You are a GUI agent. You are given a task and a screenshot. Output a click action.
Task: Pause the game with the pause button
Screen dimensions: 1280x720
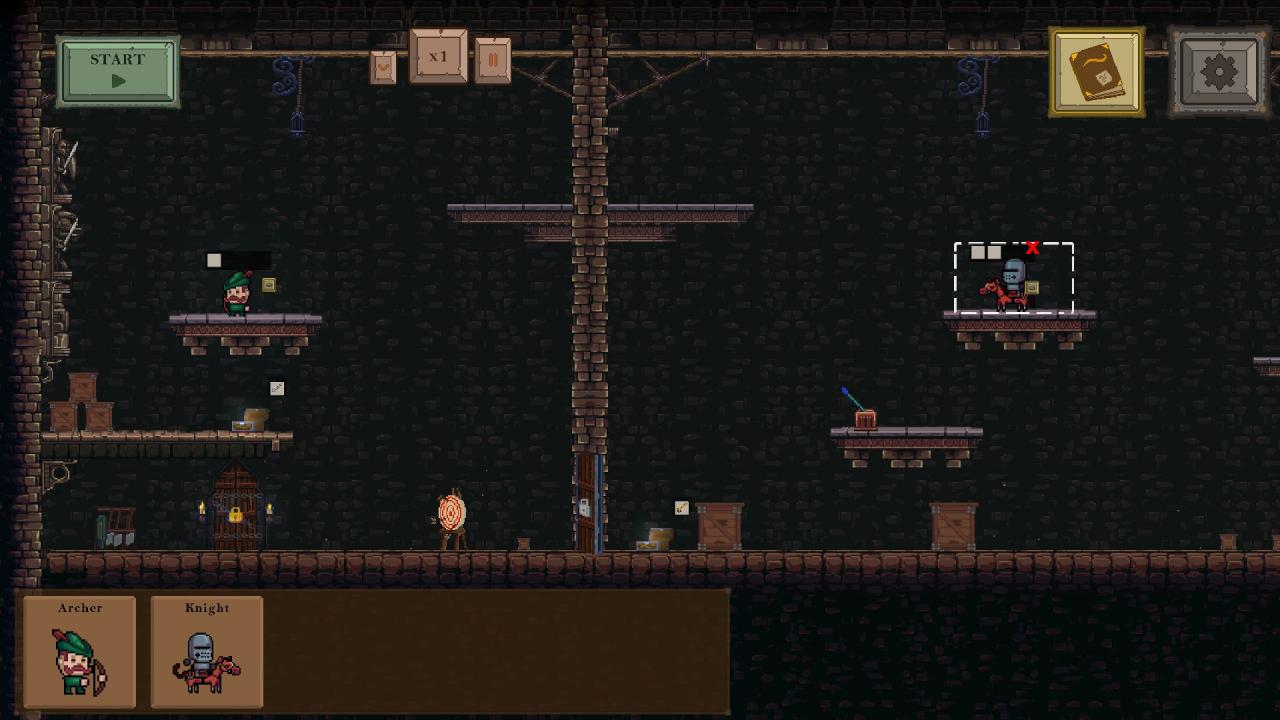(x=493, y=61)
